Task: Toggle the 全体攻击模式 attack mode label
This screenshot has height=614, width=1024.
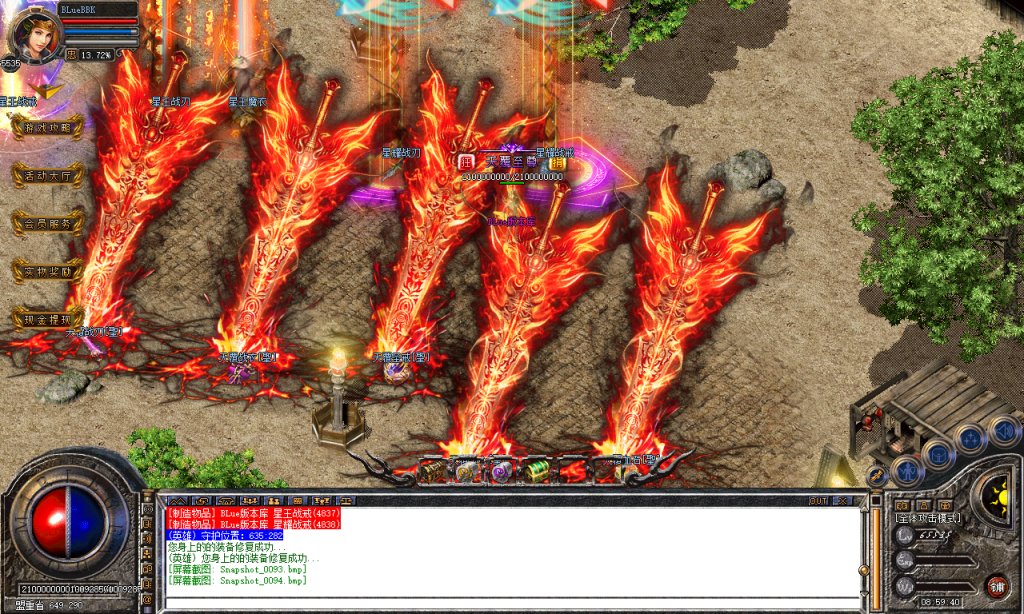Action: coord(927,518)
